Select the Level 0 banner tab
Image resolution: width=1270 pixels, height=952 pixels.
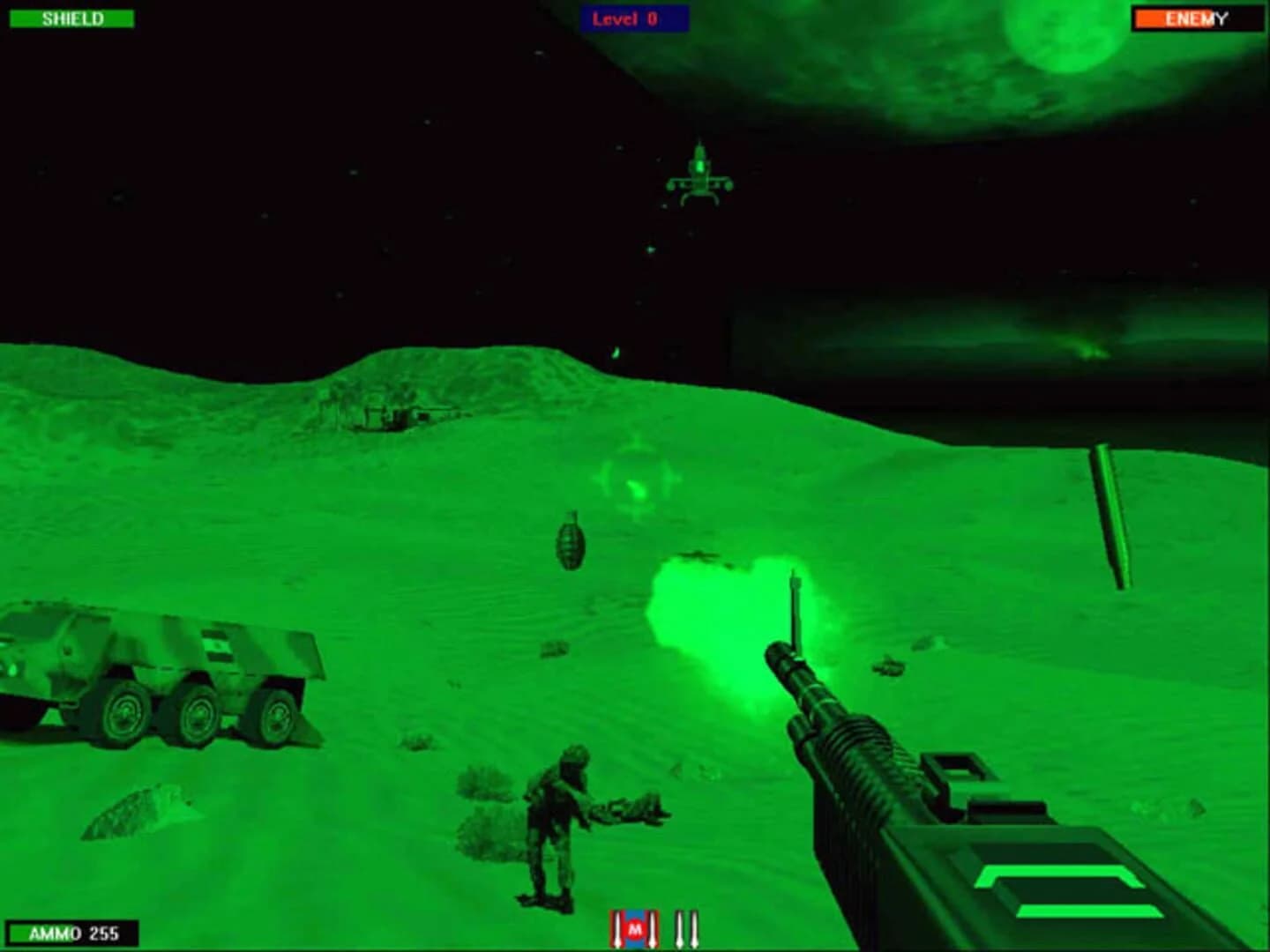(x=633, y=16)
